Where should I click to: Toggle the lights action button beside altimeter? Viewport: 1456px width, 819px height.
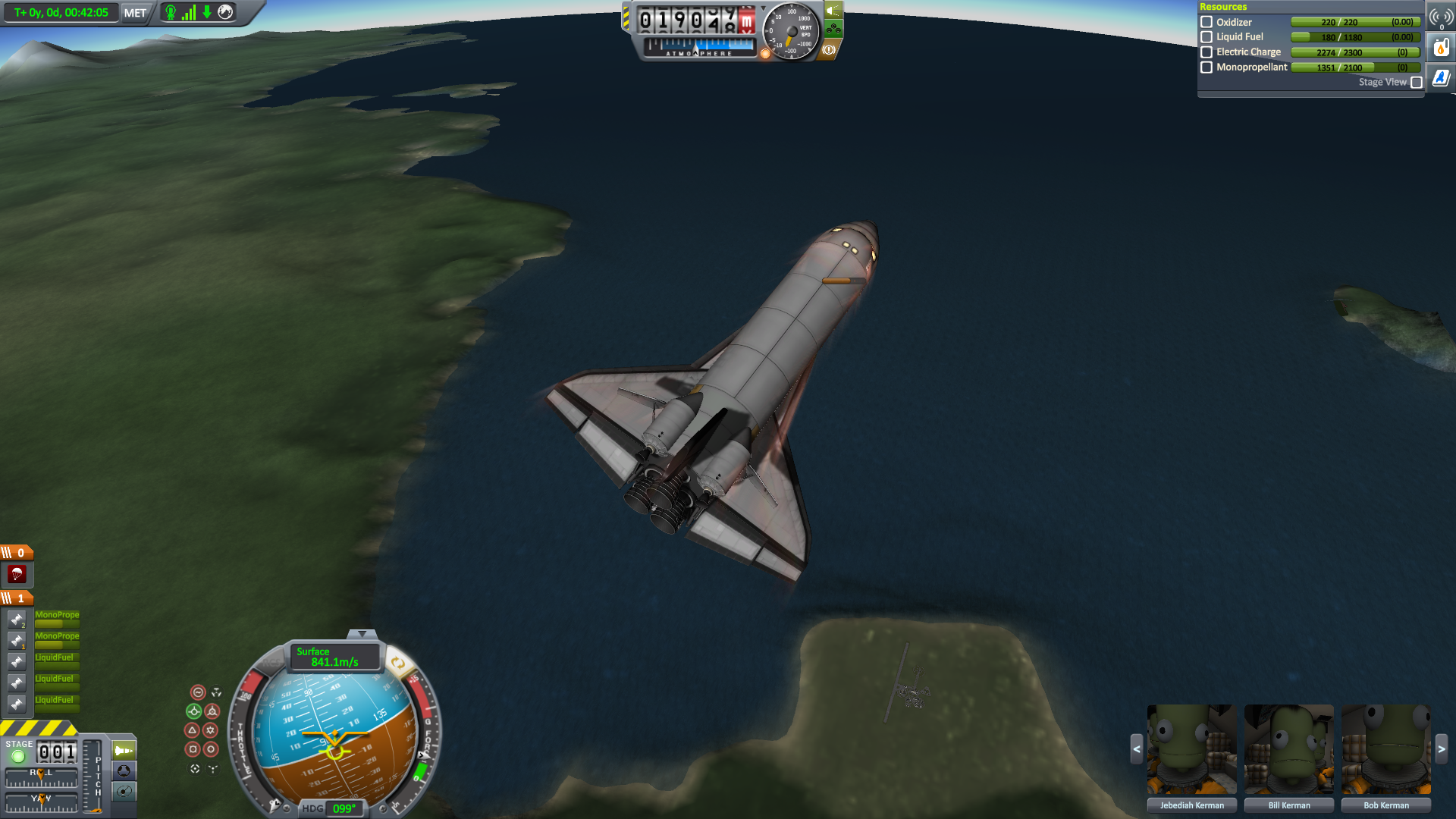[x=833, y=11]
